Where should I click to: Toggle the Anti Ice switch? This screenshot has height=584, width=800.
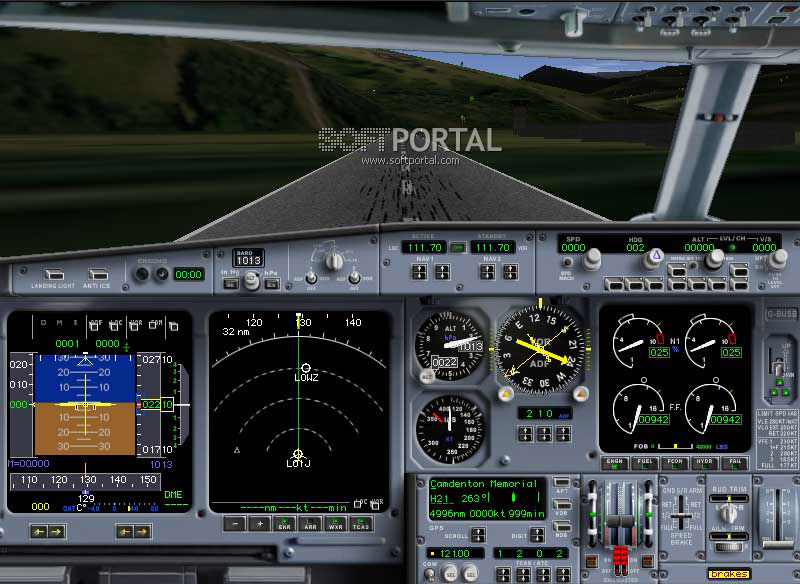pos(98,274)
